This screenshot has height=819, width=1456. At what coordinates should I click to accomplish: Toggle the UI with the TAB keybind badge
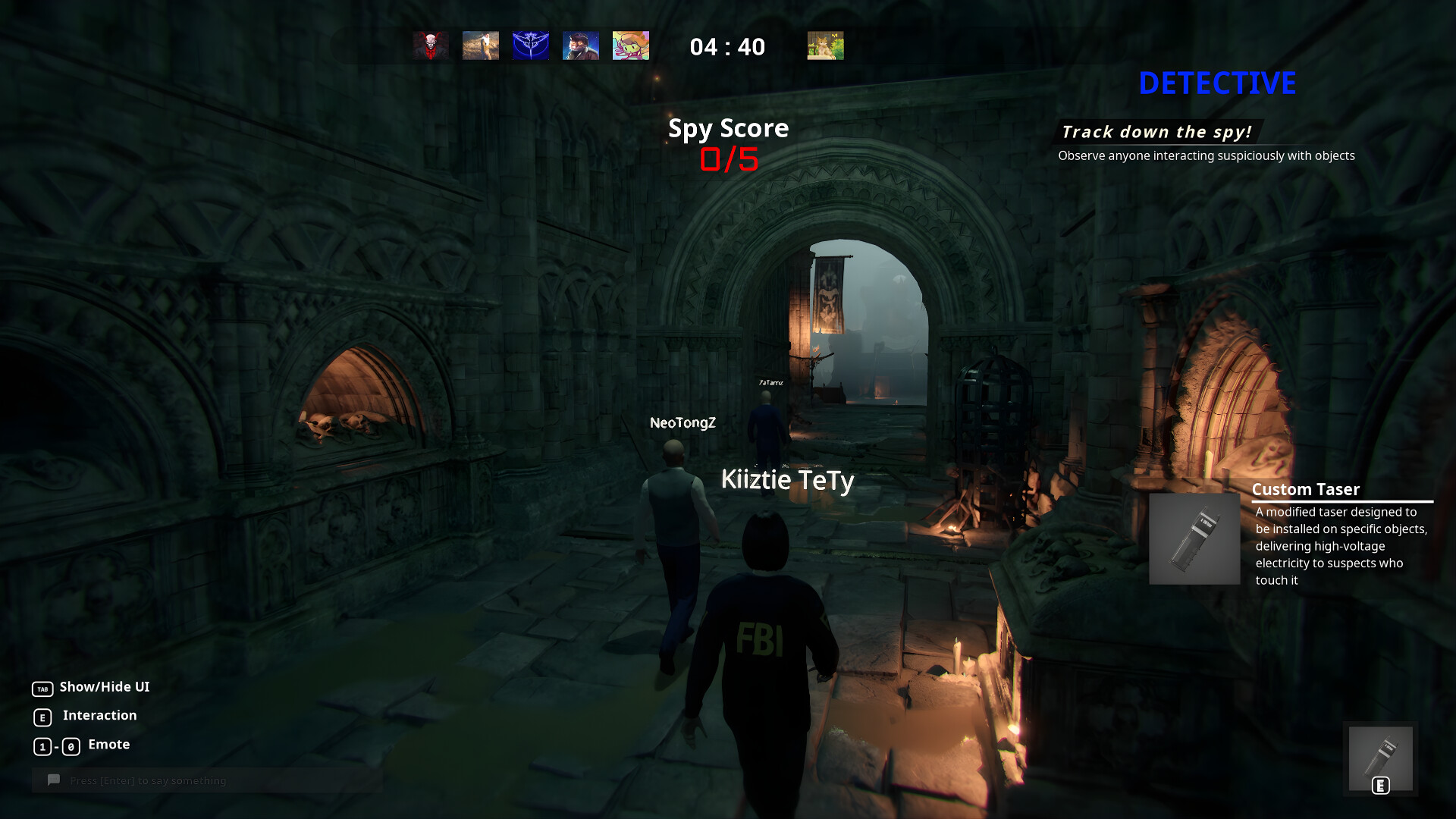pyautogui.click(x=42, y=688)
